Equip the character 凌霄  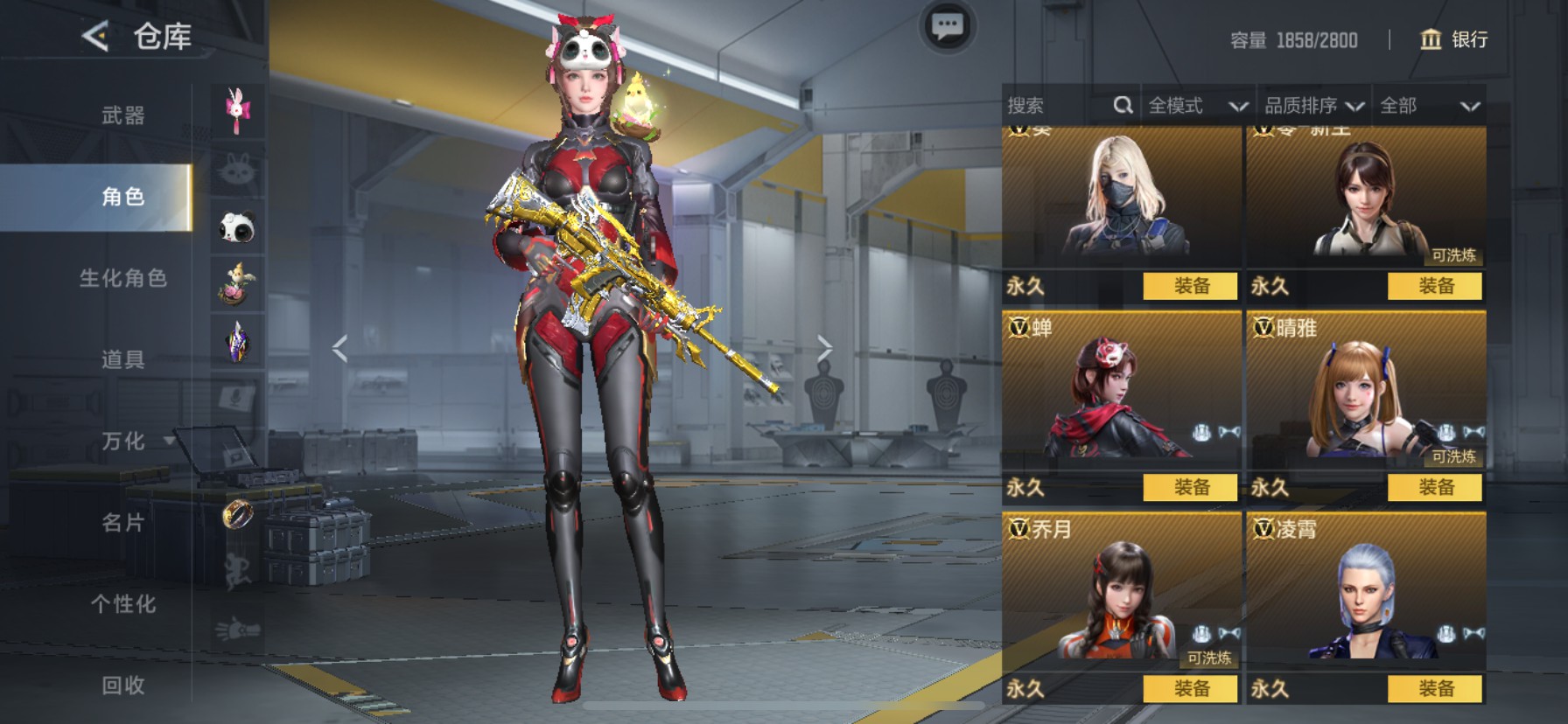(1435, 688)
